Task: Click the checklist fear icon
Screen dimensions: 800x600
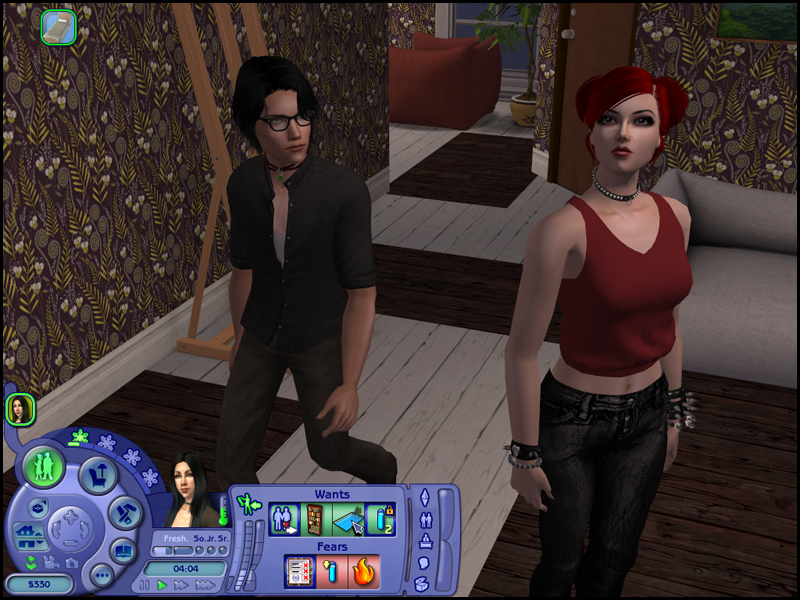Action: (x=299, y=571)
